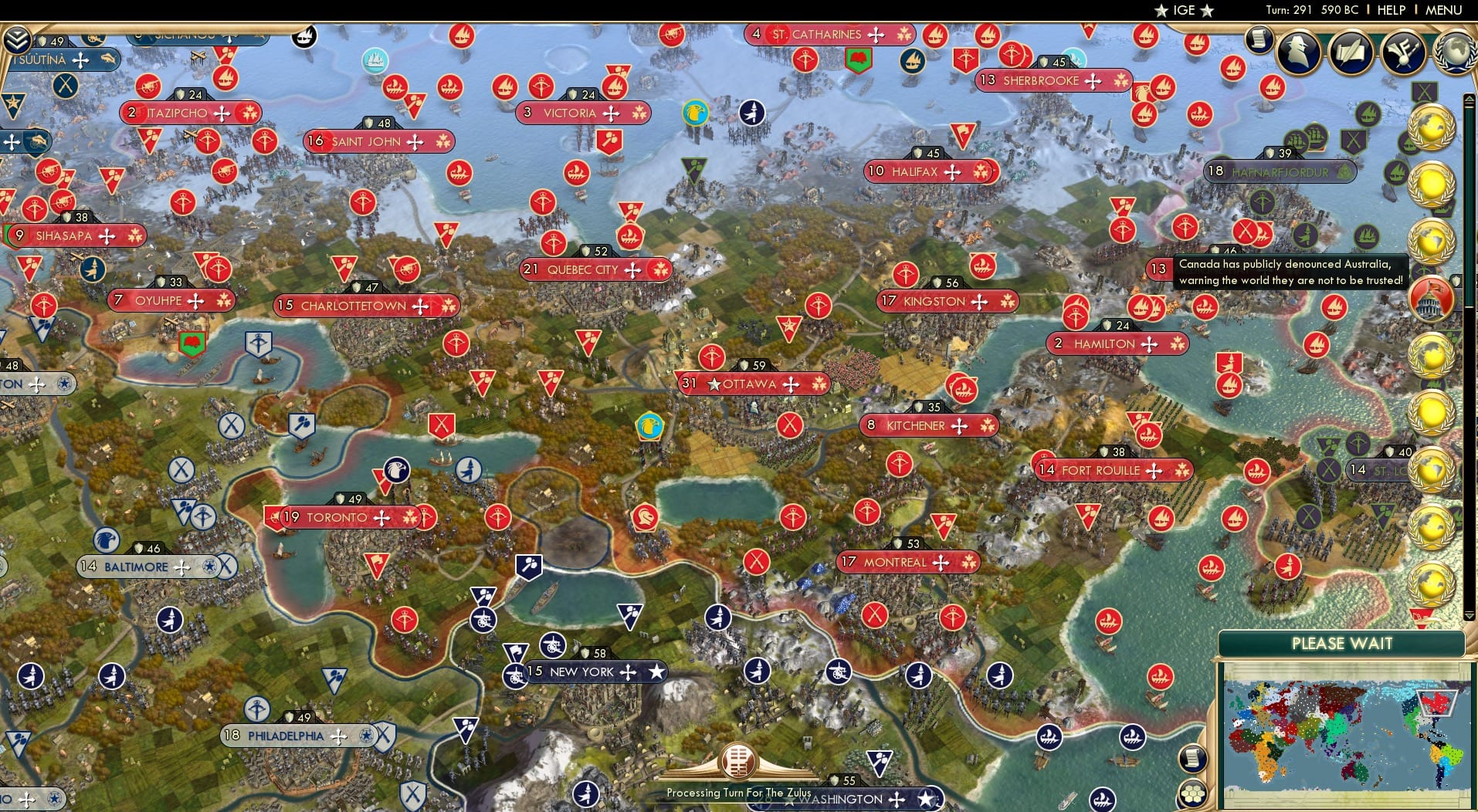Click the topmost gold World Congress medal notification
The image size is (1478, 812).
point(1433,127)
